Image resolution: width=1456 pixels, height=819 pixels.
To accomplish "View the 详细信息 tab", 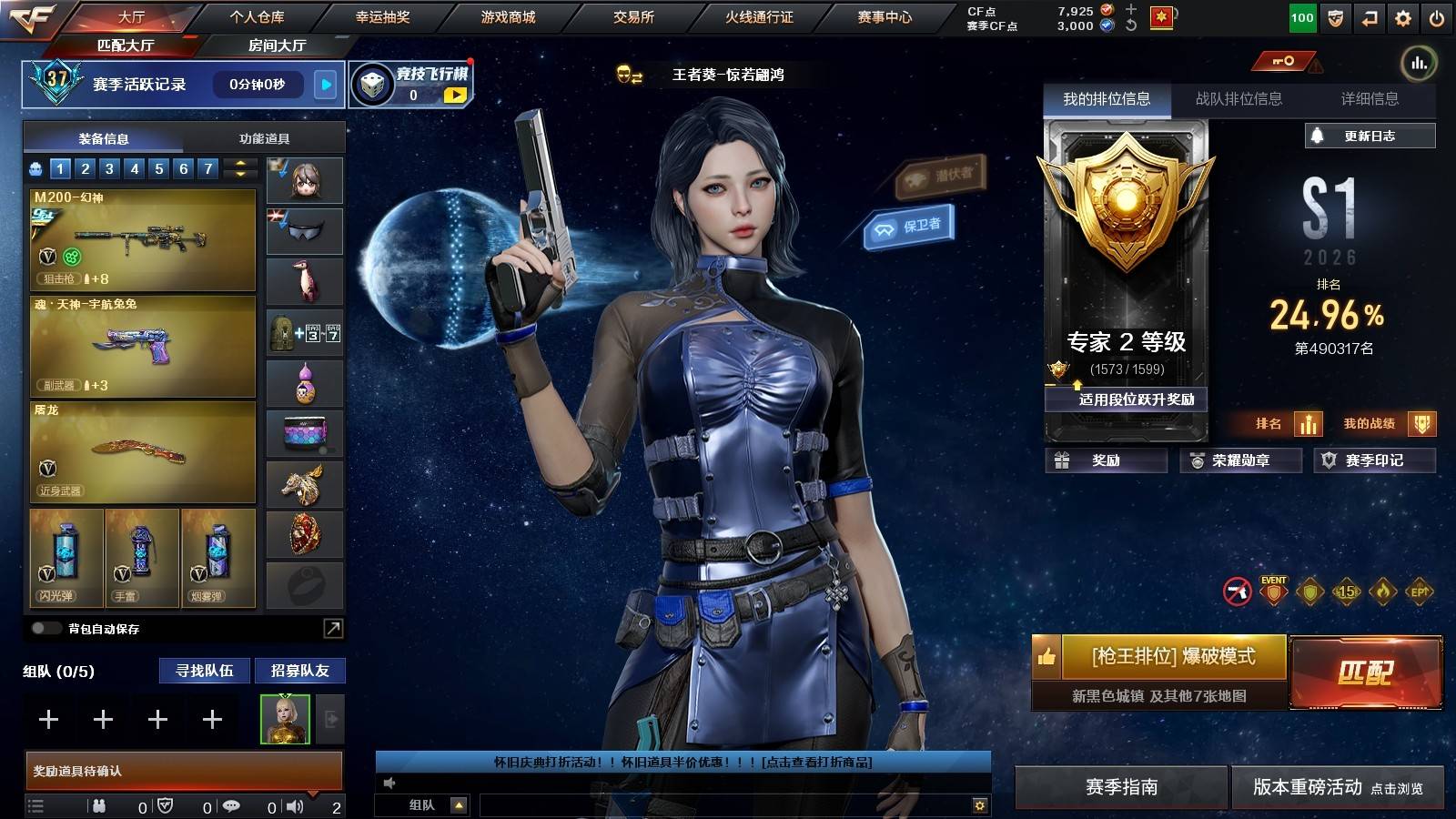I will coord(1370,99).
